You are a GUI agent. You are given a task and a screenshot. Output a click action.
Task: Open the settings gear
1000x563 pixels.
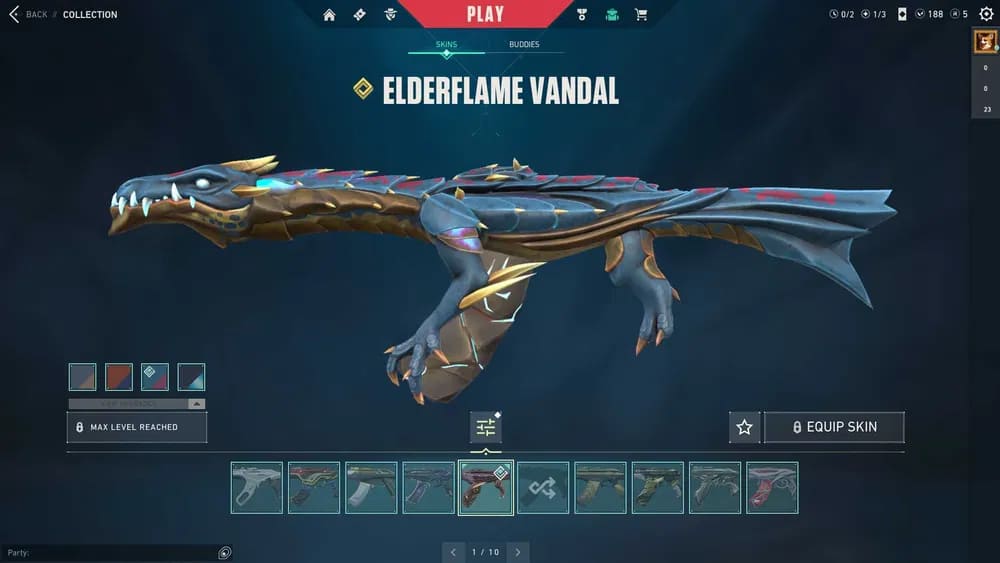[986, 14]
